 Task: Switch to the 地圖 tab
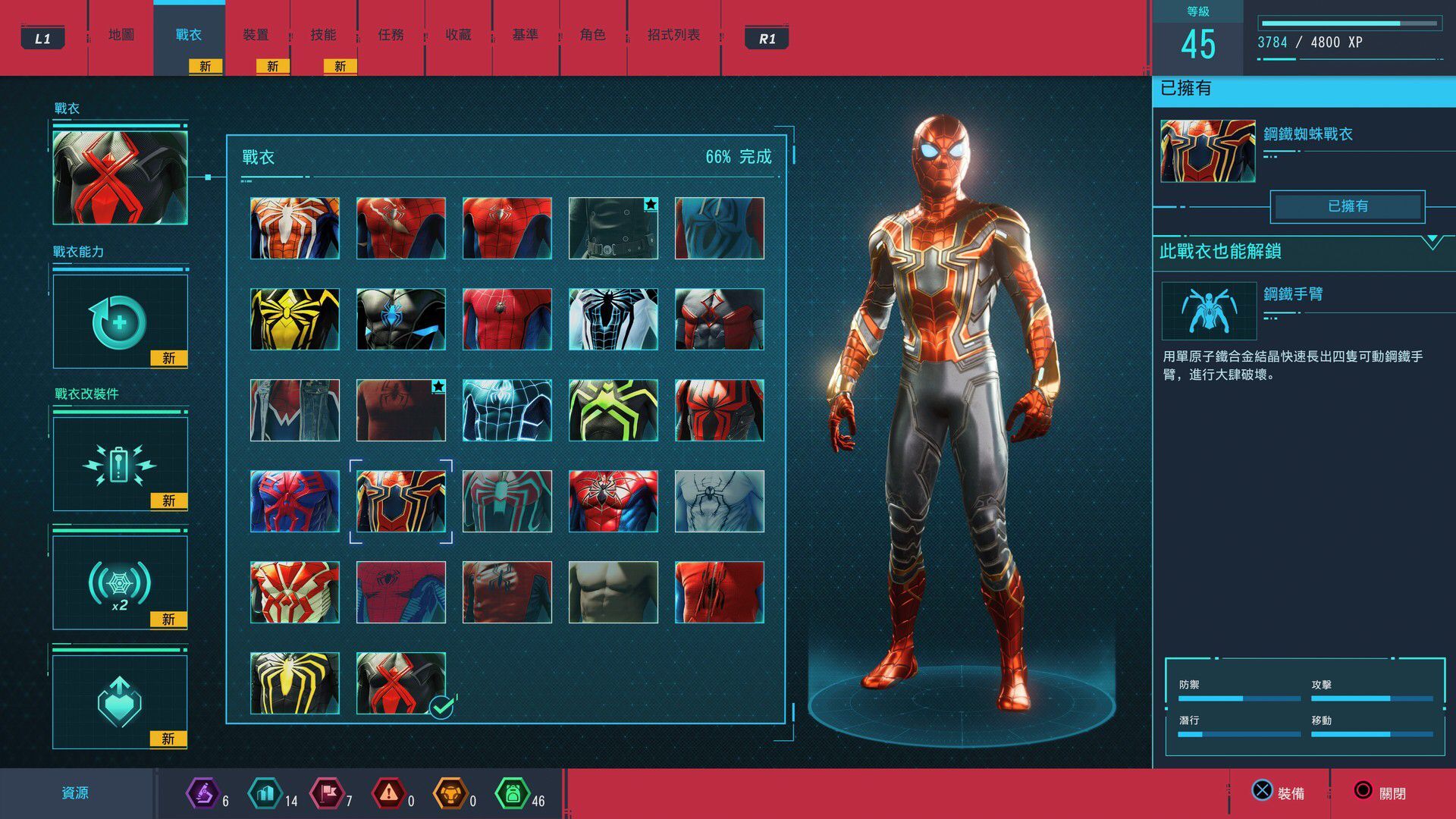click(121, 35)
